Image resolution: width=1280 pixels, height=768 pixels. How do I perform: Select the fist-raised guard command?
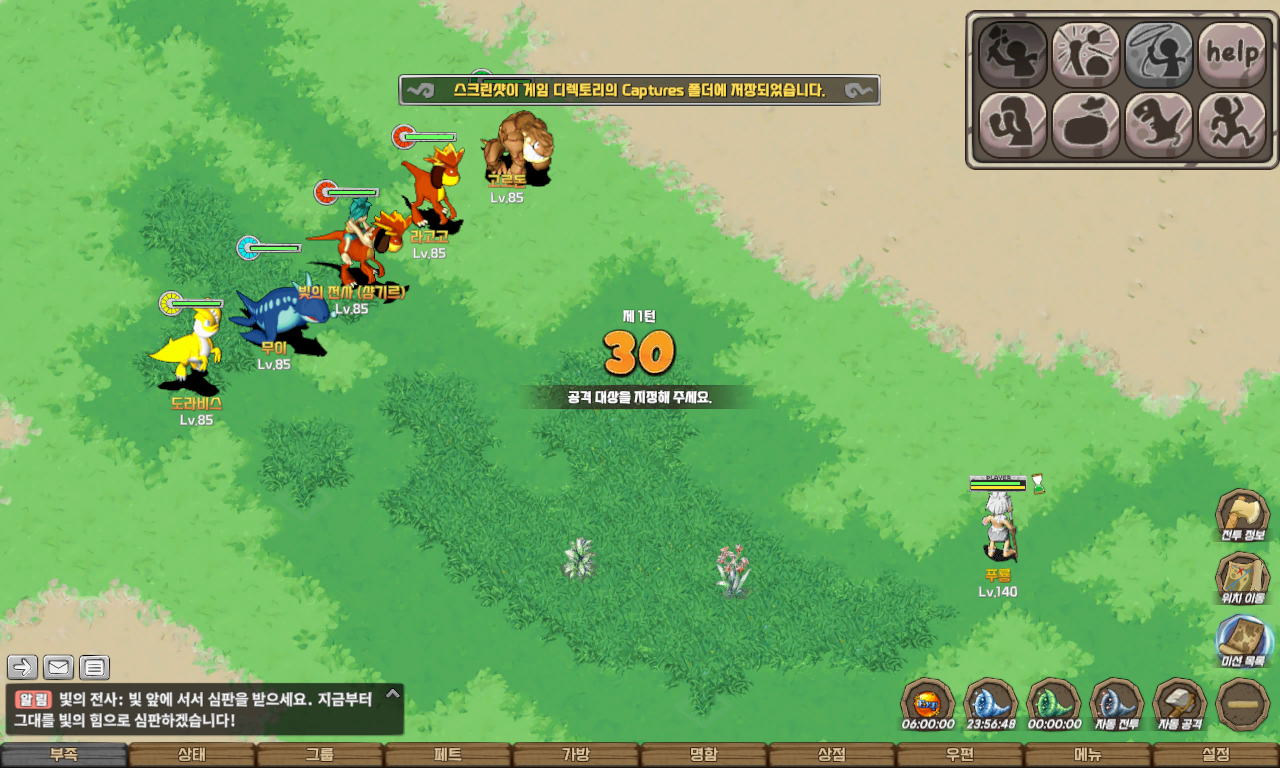[1012, 125]
